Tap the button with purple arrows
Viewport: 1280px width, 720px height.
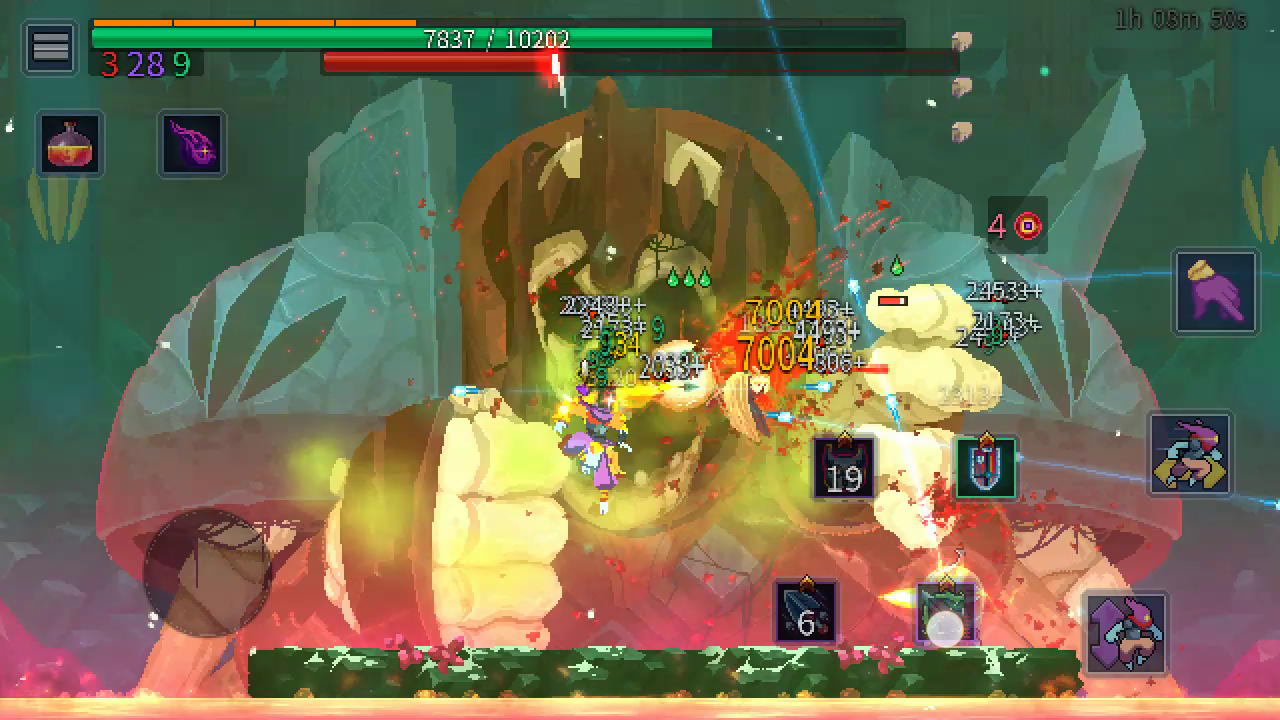tap(1126, 633)
